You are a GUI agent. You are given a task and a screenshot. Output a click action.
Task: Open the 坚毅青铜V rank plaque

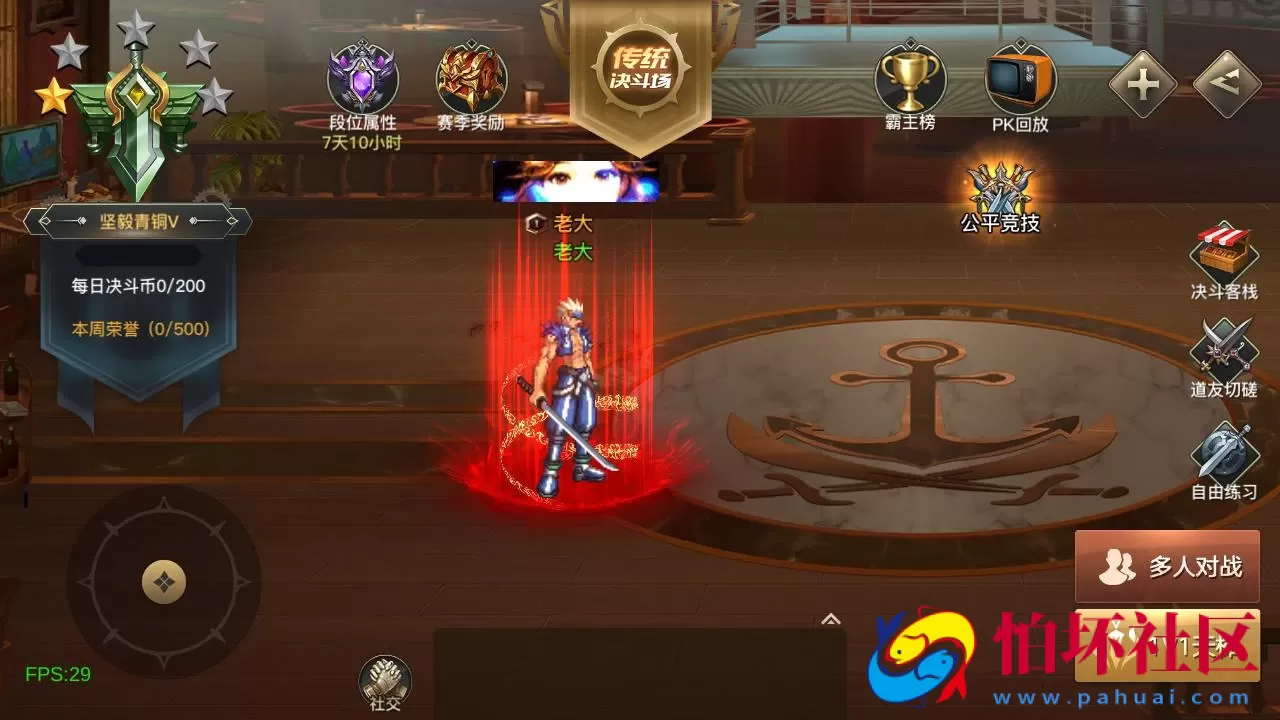[x=135, y=220]
